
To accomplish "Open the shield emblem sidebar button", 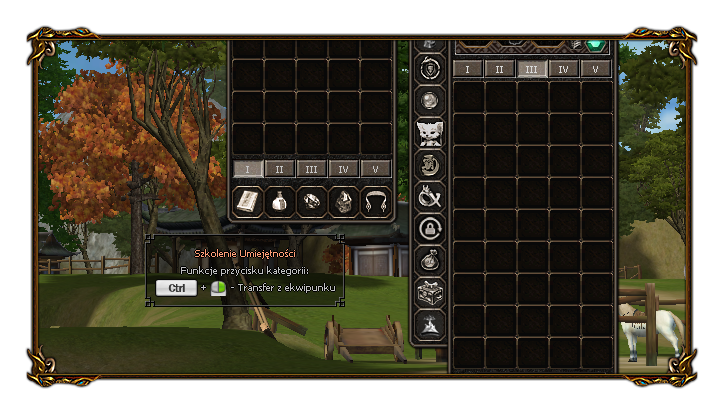I will coord(429,69).
